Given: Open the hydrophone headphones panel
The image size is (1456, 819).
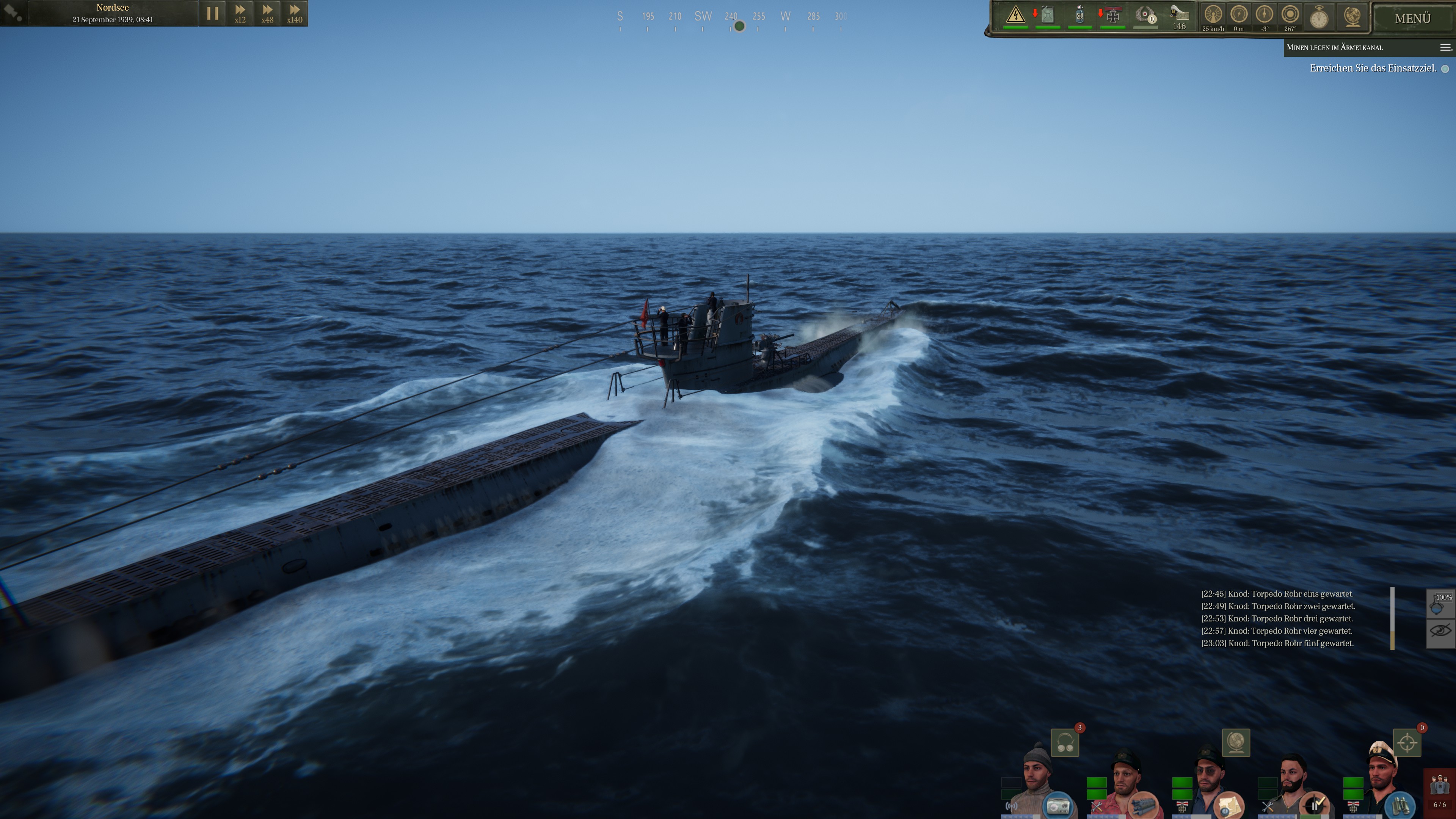Looking at the screenshot, I should pos(1065,743).
